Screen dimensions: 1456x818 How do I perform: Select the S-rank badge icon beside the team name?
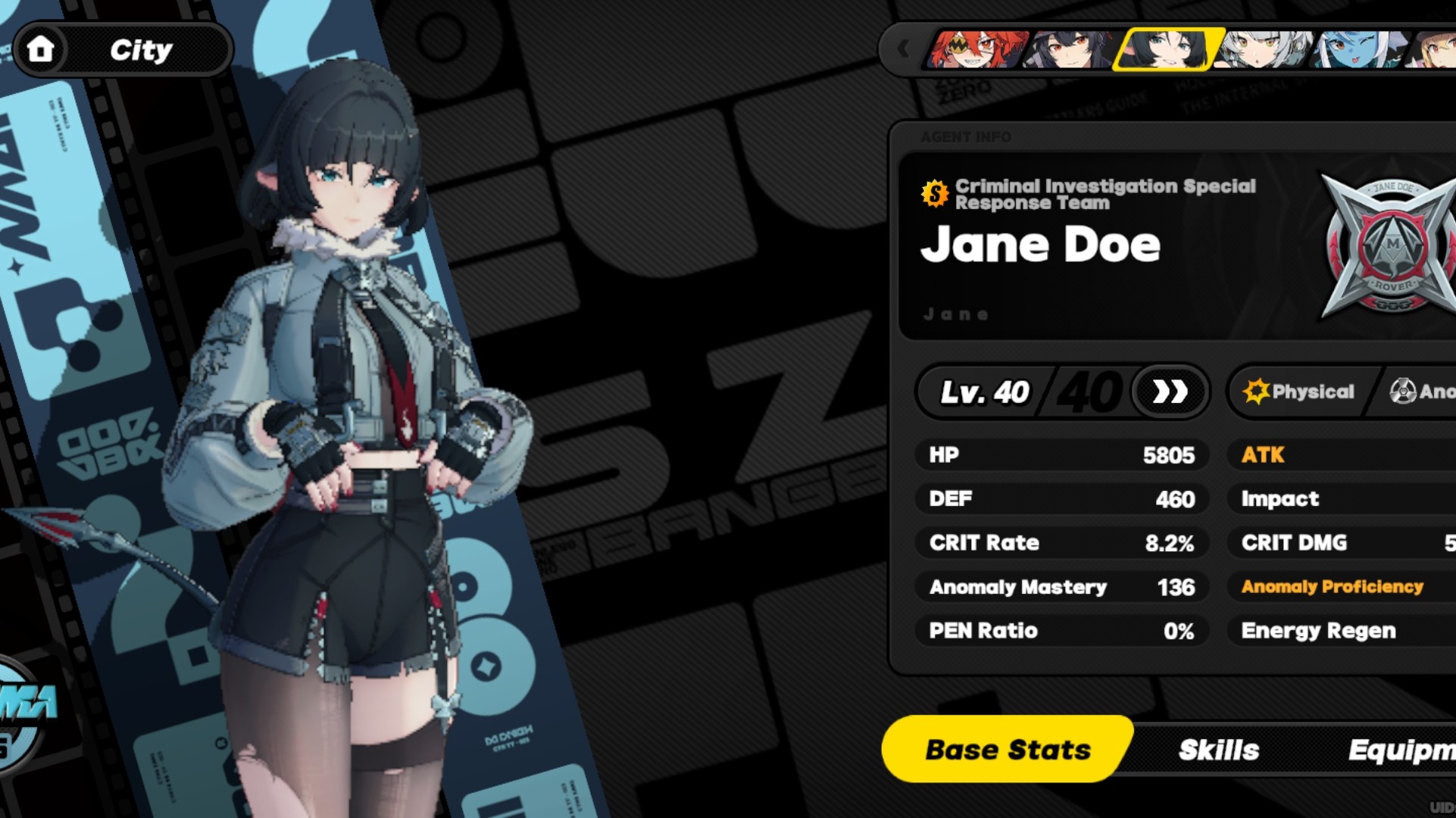click(935, 193)
